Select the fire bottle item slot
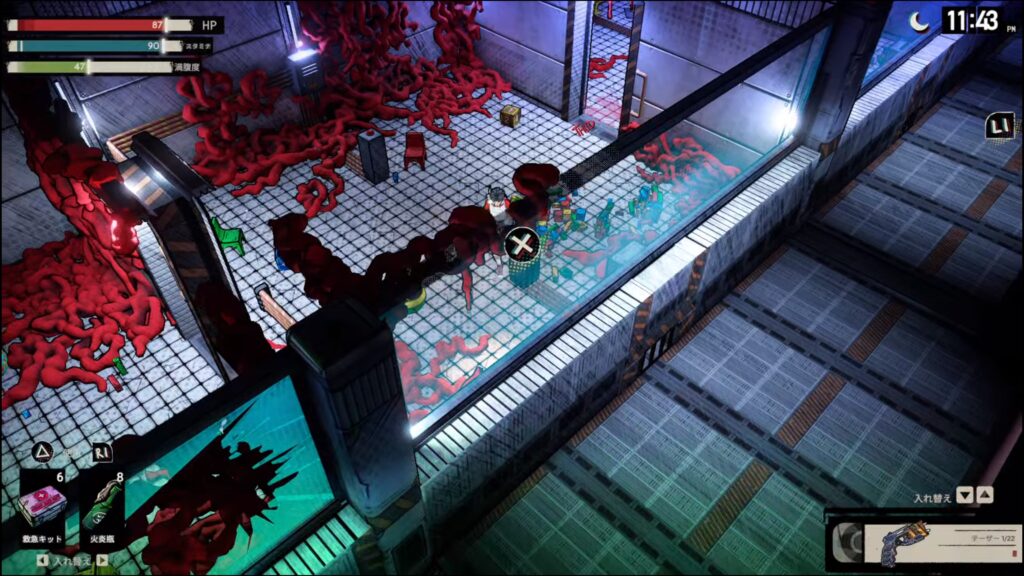 (102, 506)
